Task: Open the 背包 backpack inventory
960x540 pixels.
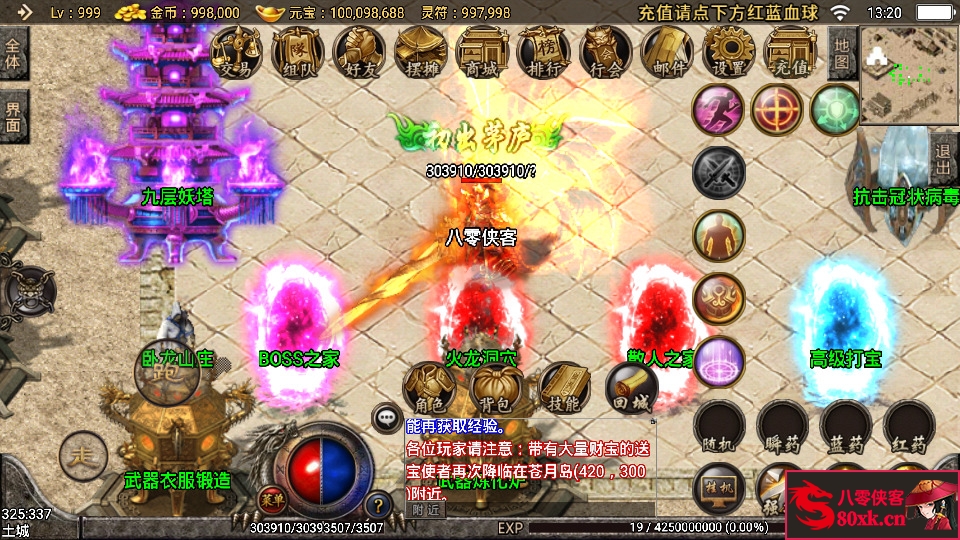Action: point(496,388)
